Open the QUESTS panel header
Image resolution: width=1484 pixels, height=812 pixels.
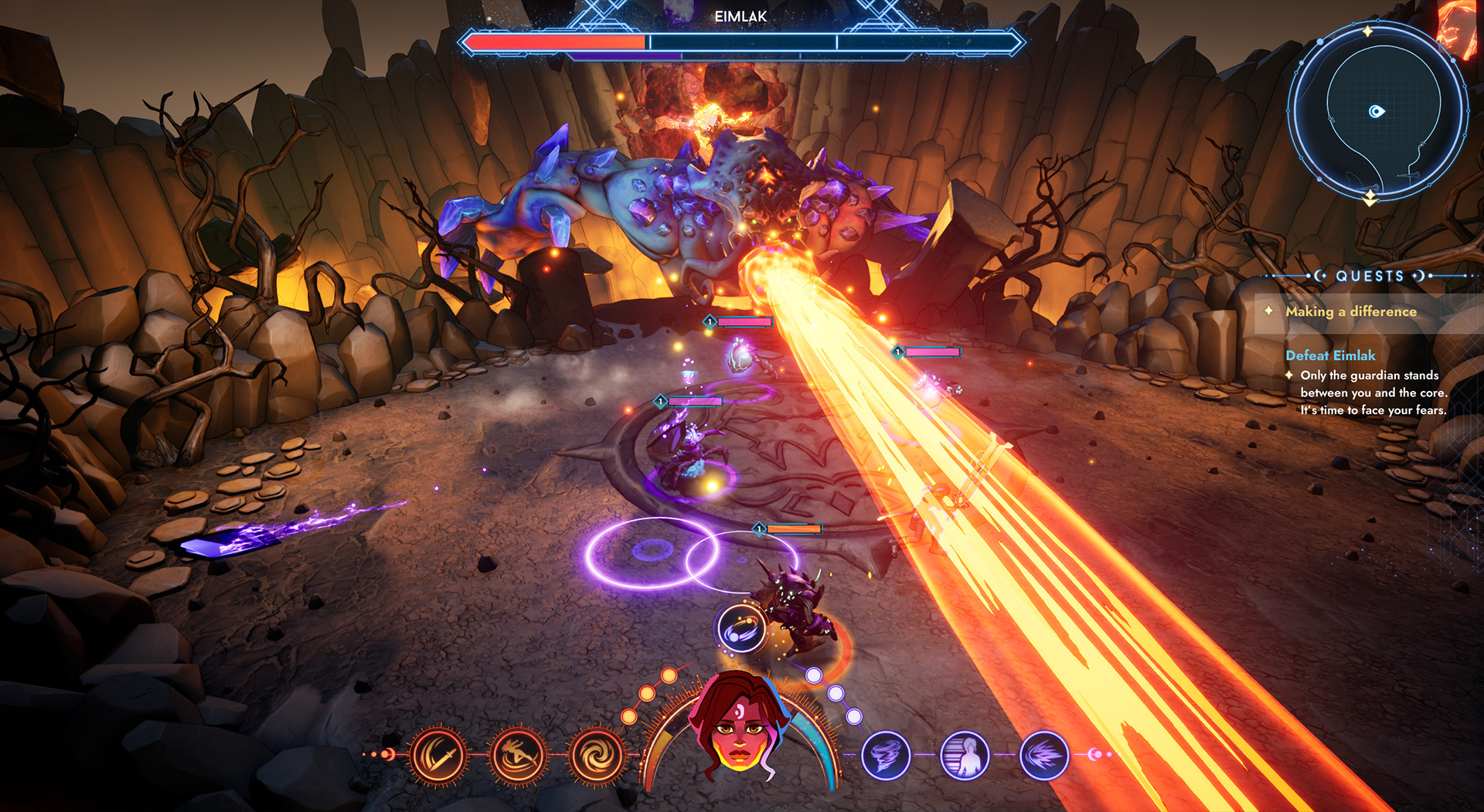pyautogui.click(x=1368, y=276)
